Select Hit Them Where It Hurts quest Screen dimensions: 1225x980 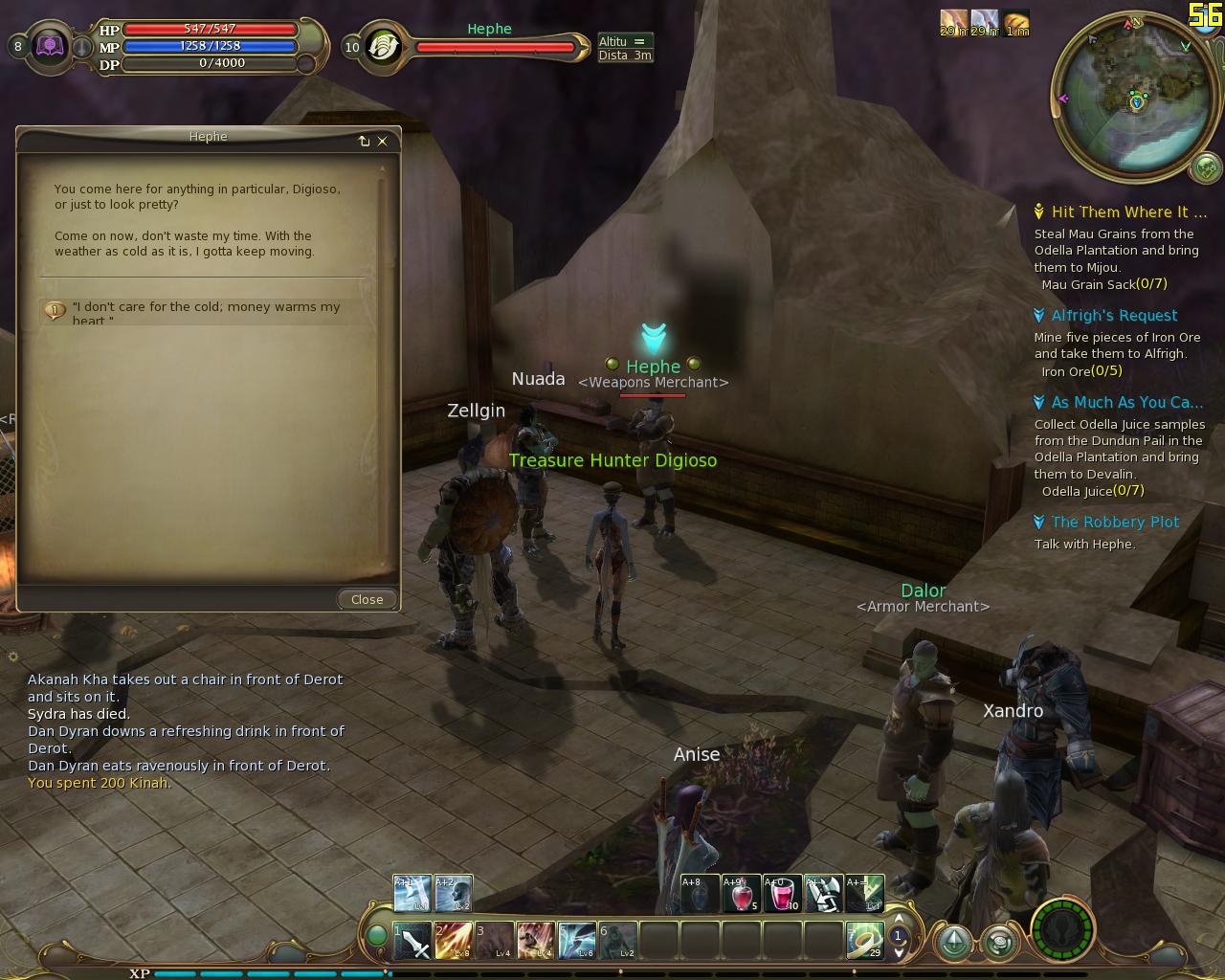click(x=1127, y=212)
